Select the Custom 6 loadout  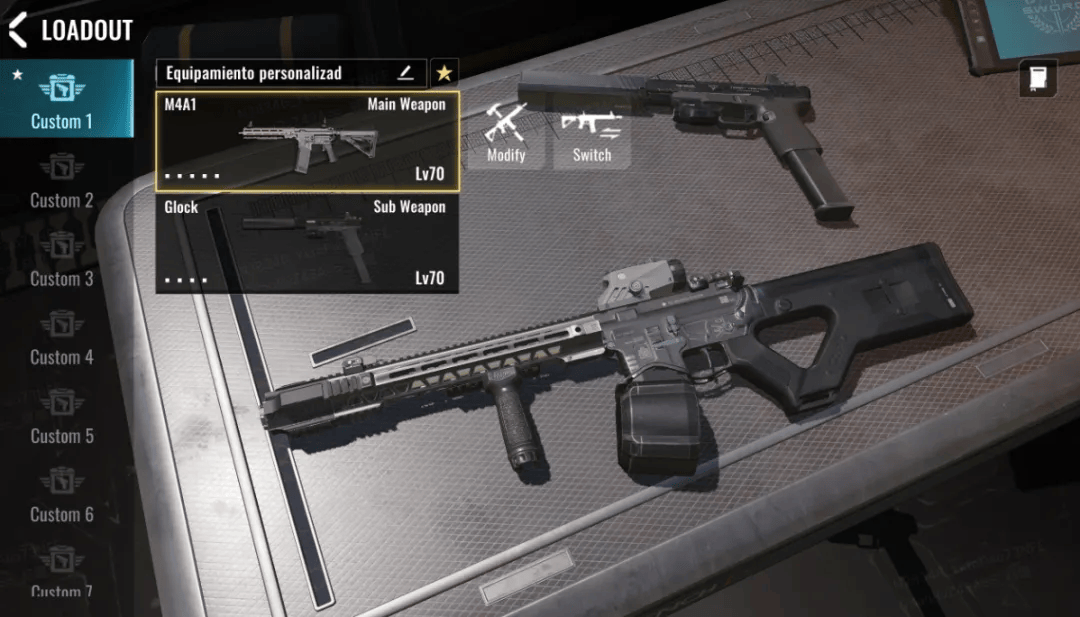coord(62,496)
